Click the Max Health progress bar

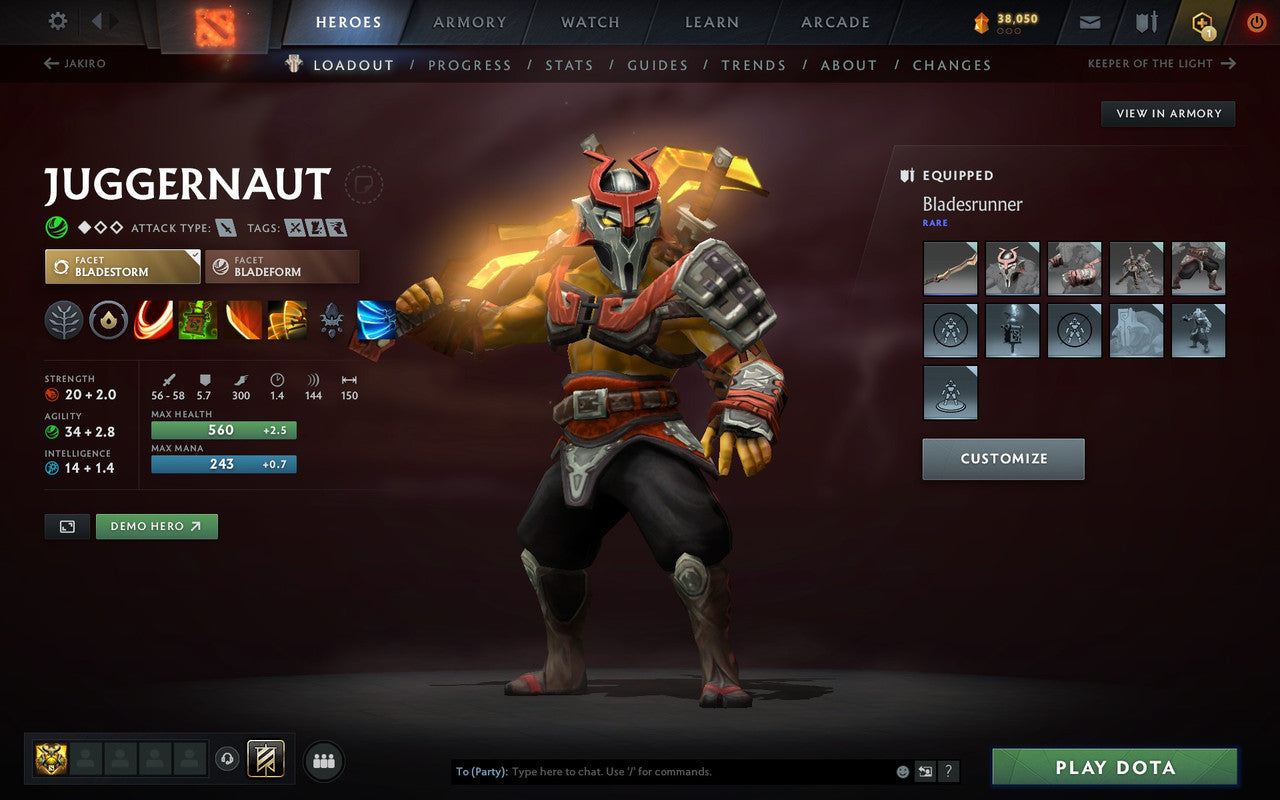point(223,430)
